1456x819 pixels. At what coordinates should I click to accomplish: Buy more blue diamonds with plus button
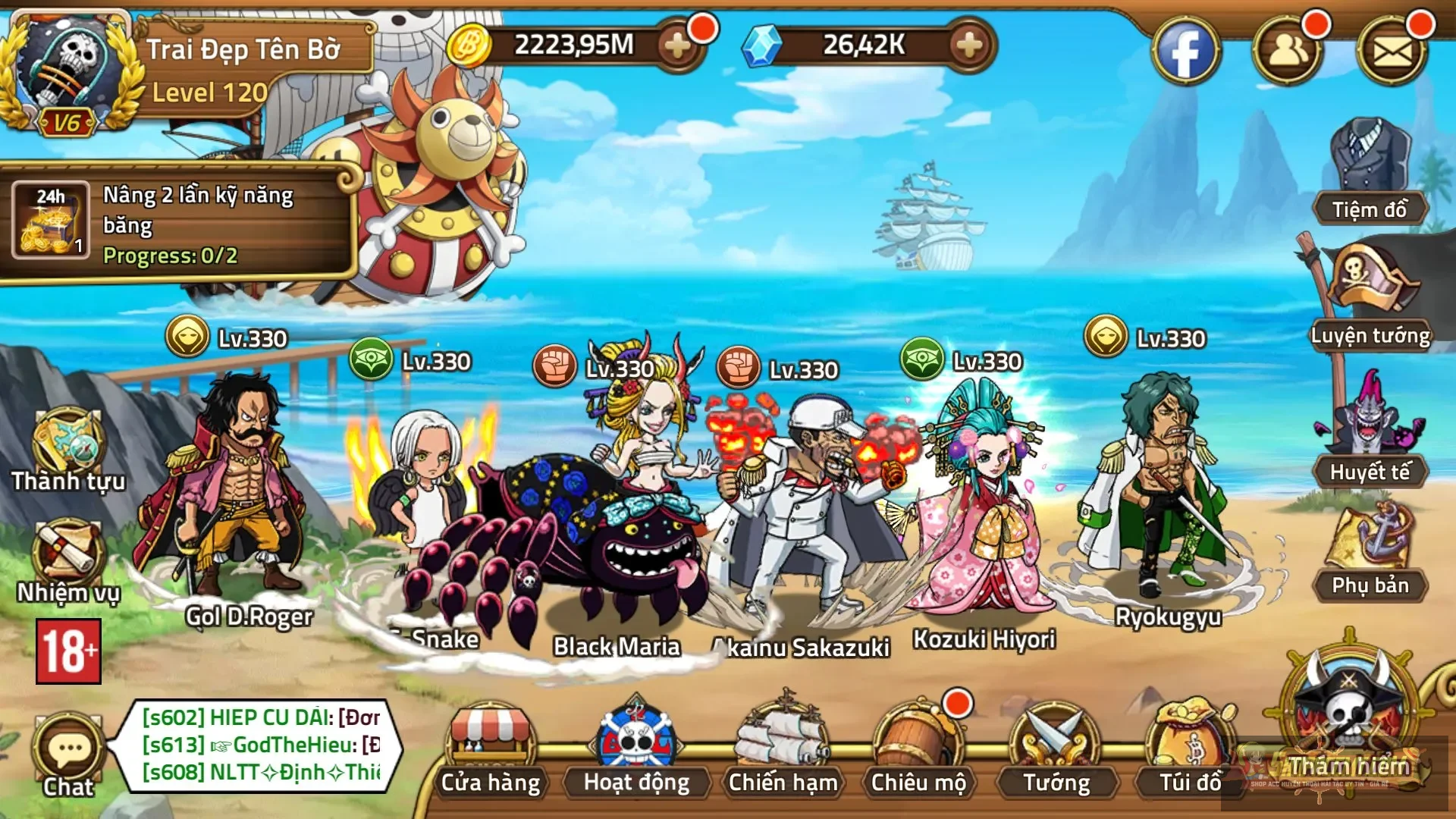(968, 46)
